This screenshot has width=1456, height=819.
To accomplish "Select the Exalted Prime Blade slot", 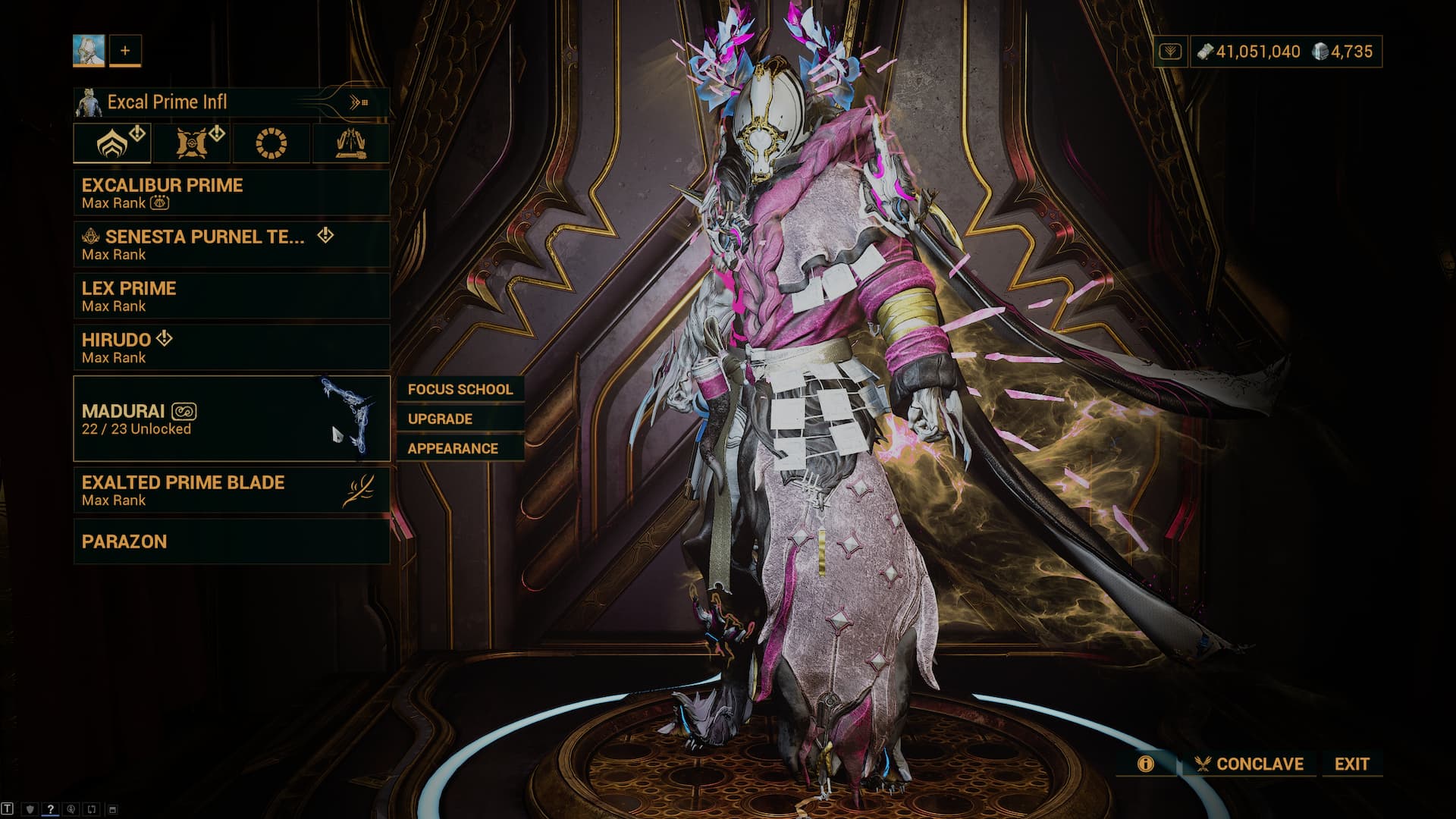I will 231,490.
